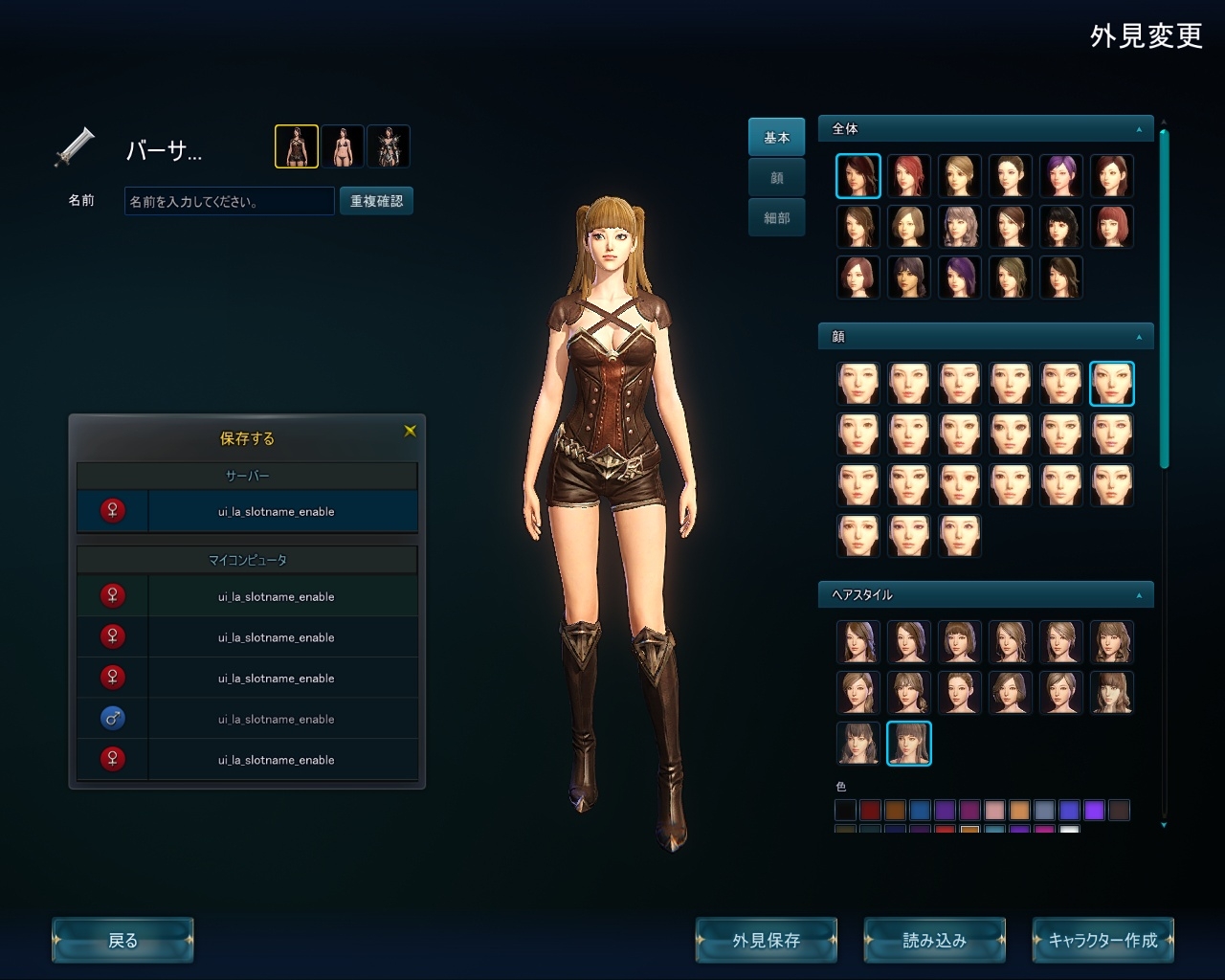Screen dimensions: 1225x980
Task: Create character with キャラクター作成 button
Action: [x=1102, y=940]
